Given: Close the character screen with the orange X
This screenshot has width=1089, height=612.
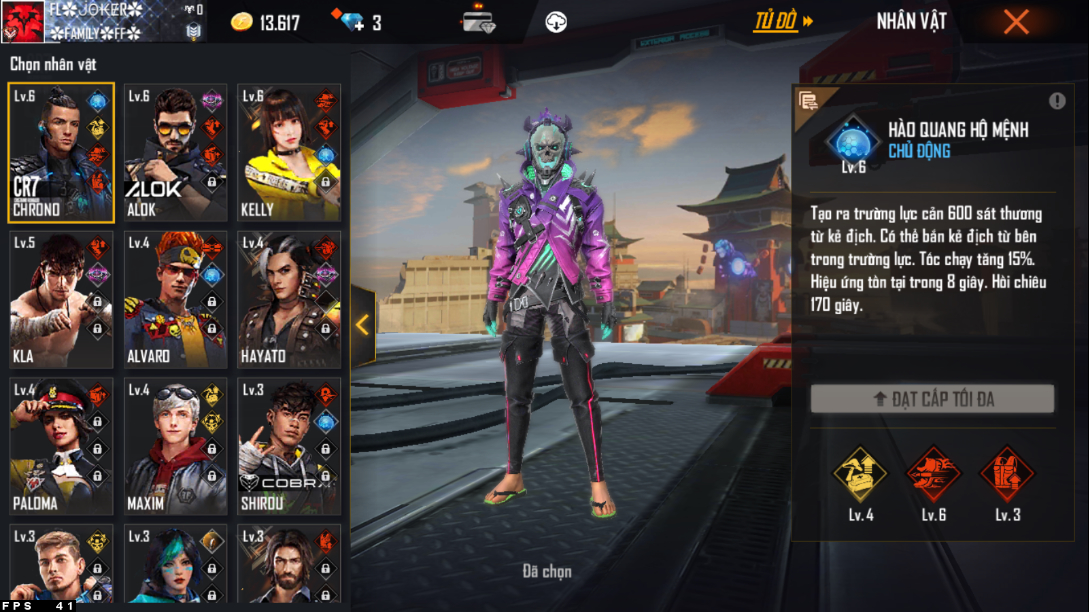Looking at the screenshot, I should [1016, 22].
